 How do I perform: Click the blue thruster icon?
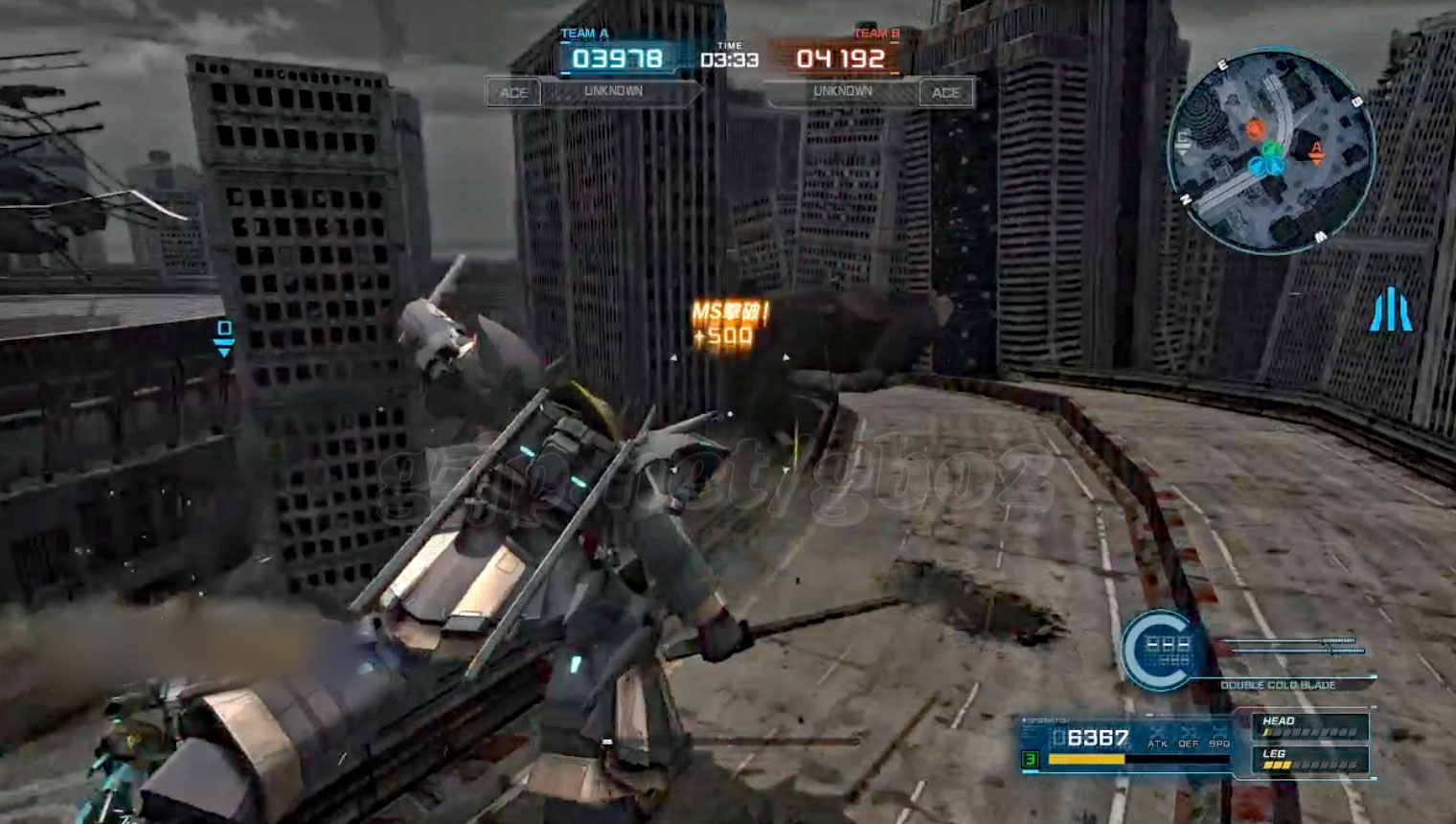(1392, 312)
